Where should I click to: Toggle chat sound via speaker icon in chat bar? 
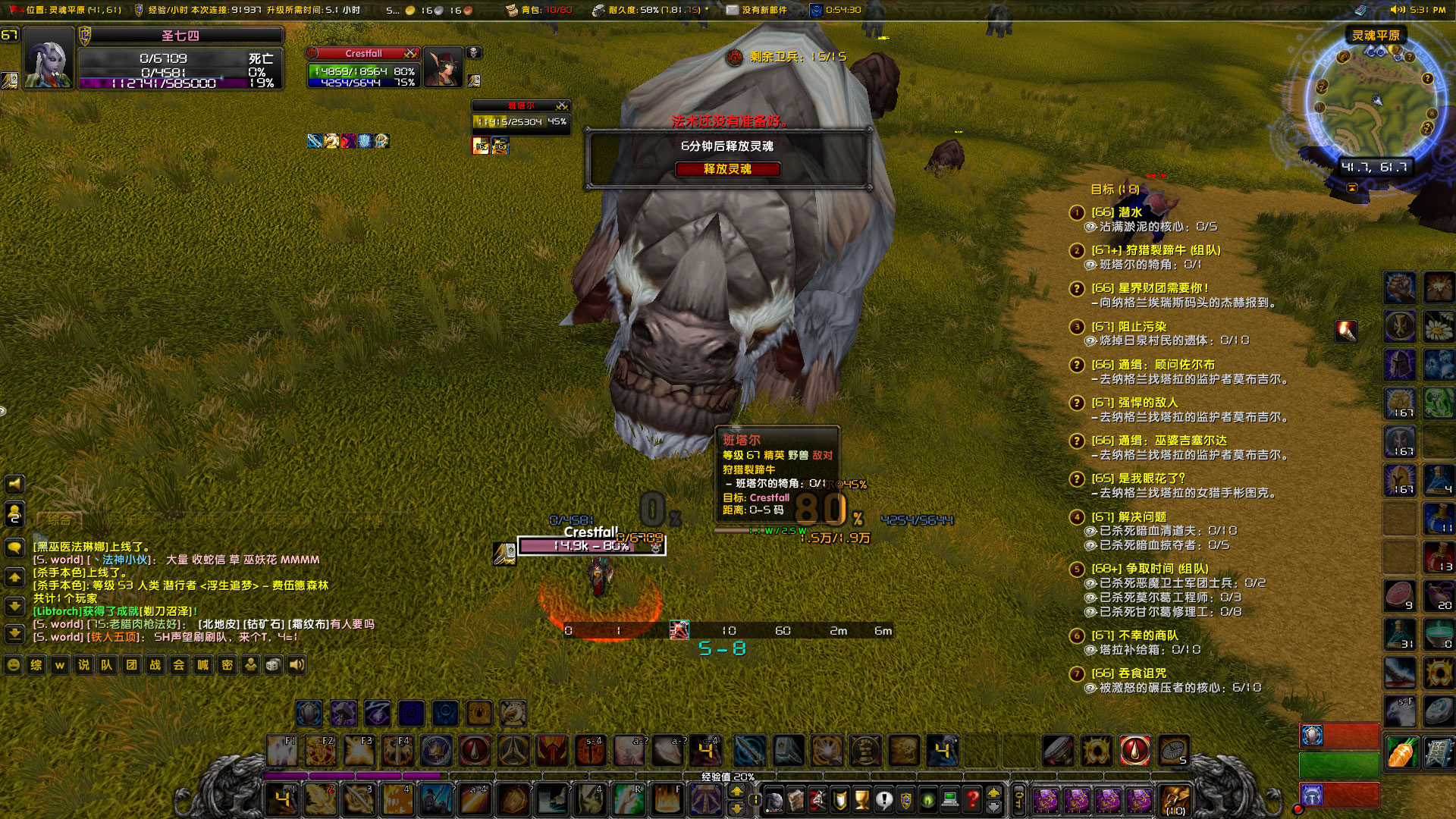[x=297, y=664]
